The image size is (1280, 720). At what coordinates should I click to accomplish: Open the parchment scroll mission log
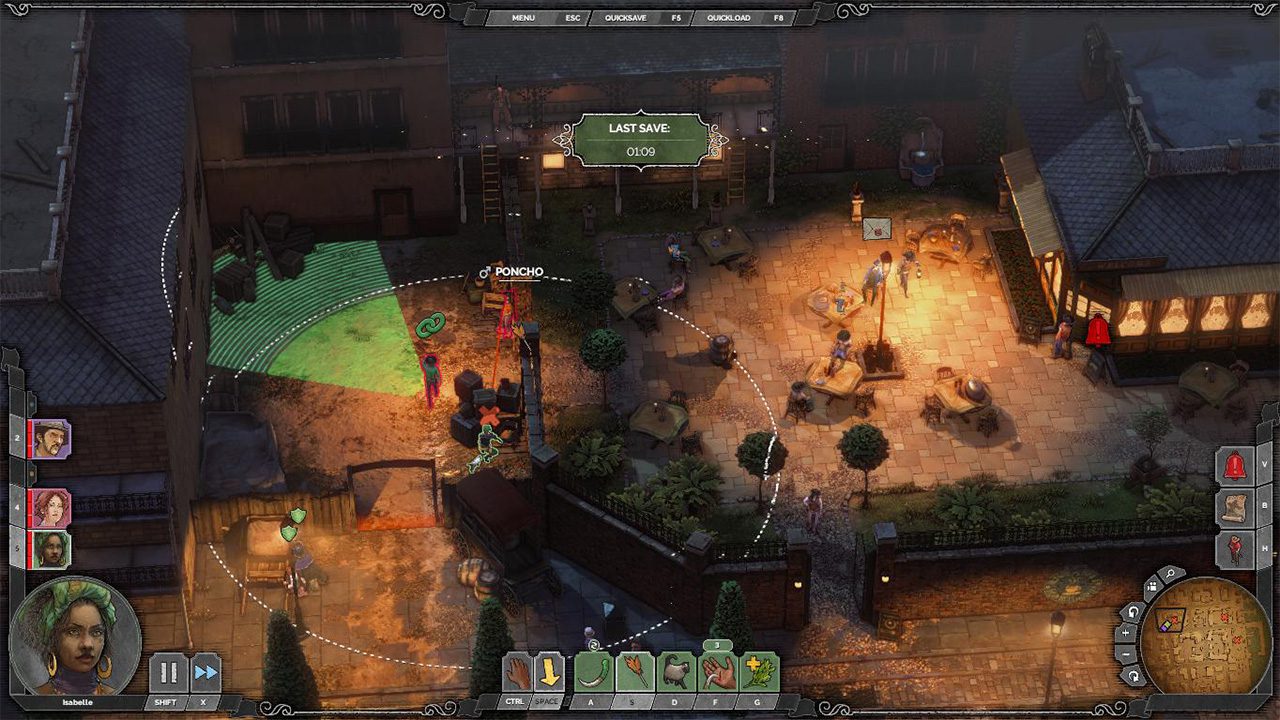1235,507
